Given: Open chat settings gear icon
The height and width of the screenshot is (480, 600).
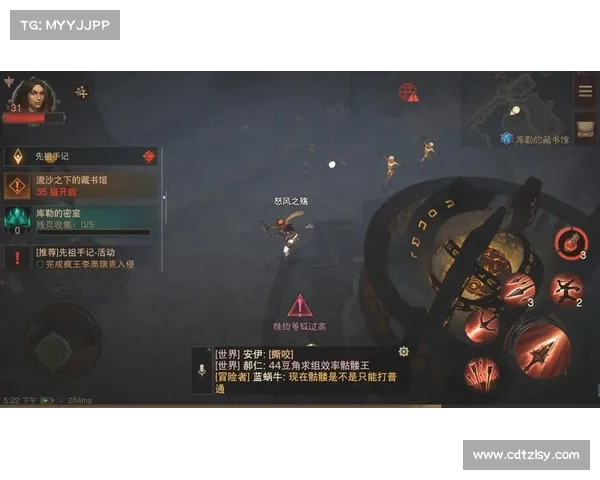Looking at the screenshot, I should click(404, 352).
